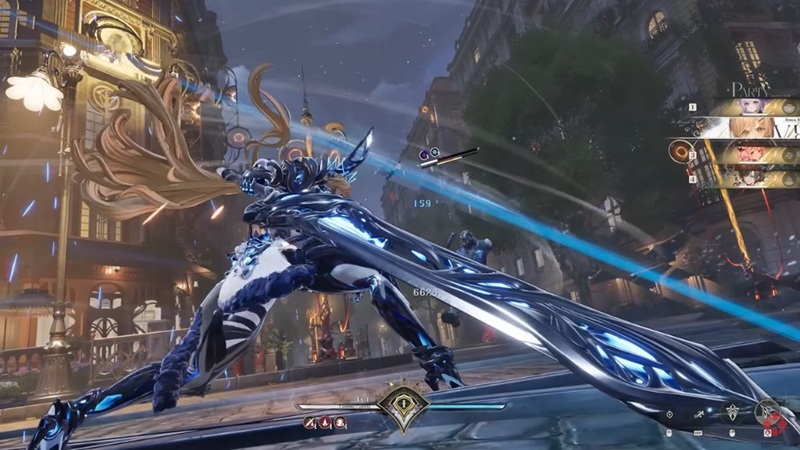The height and width of the screenshot is (450, 800).
Task: Inspect the middle red flame status icon
Action: 325,423
